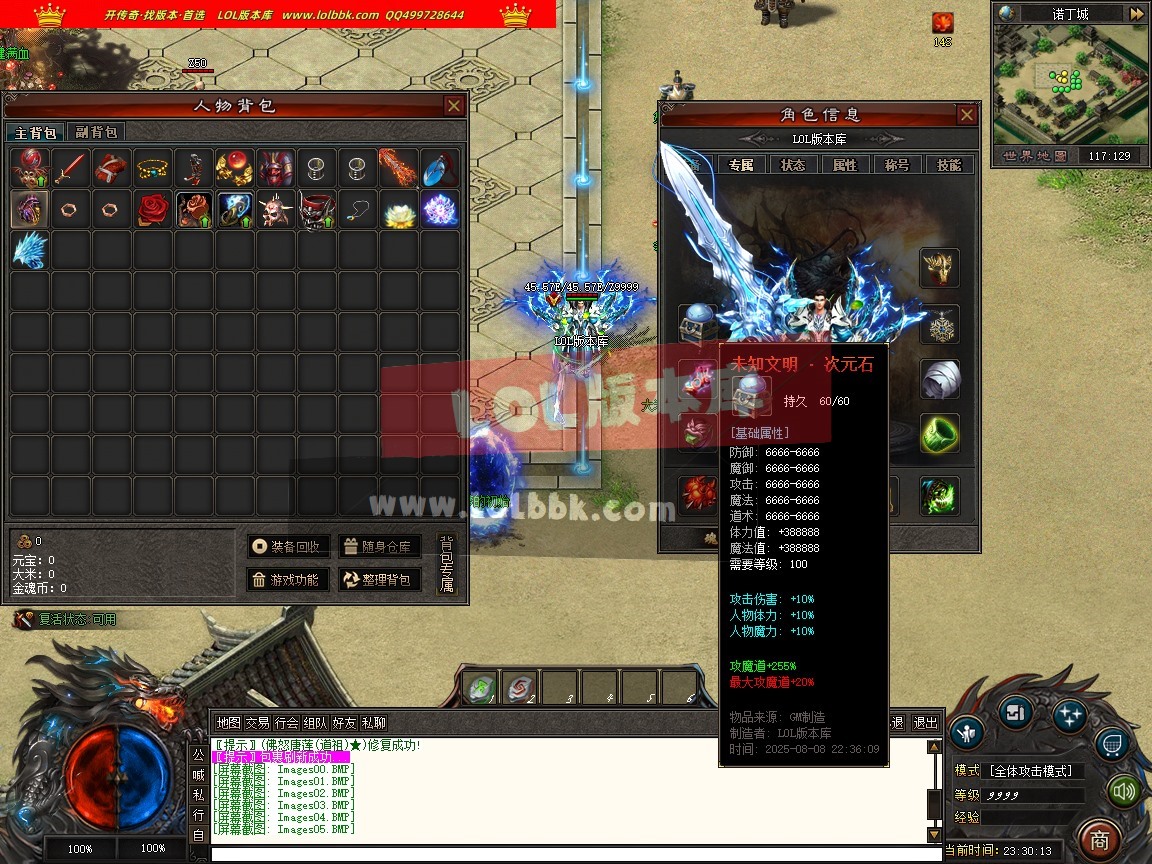Open the 行会 guild chat tab
This screenshot has height=864, width=1152.
click(x=287, y=723)
